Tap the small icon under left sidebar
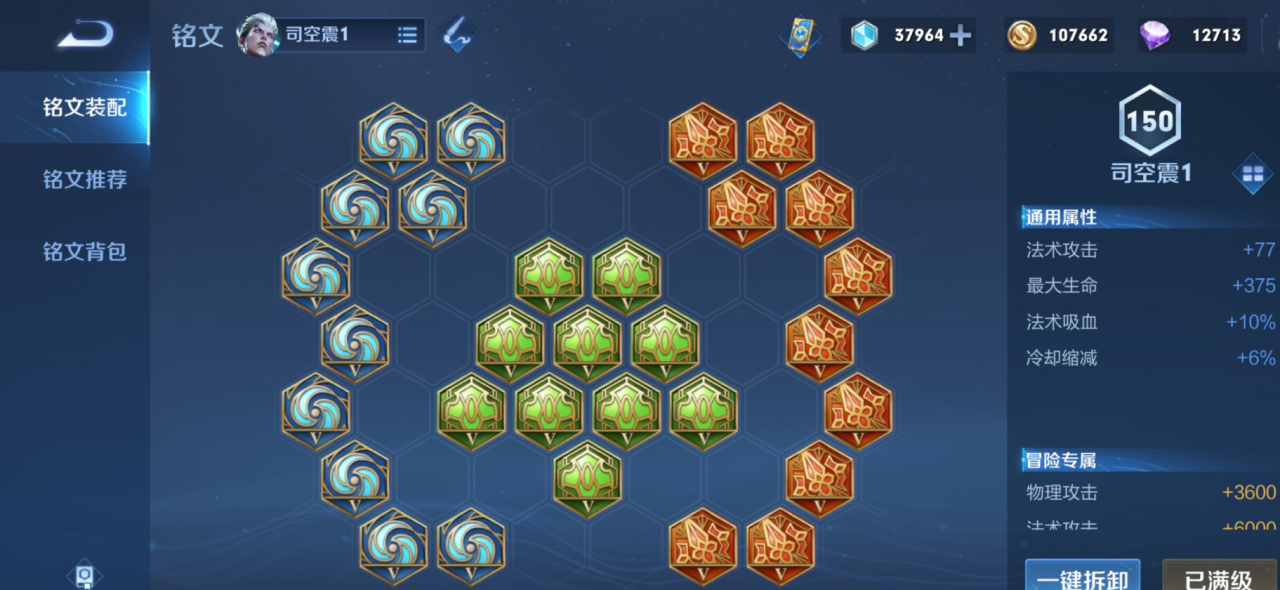The image size is (1280, 590). click(84, 576)
